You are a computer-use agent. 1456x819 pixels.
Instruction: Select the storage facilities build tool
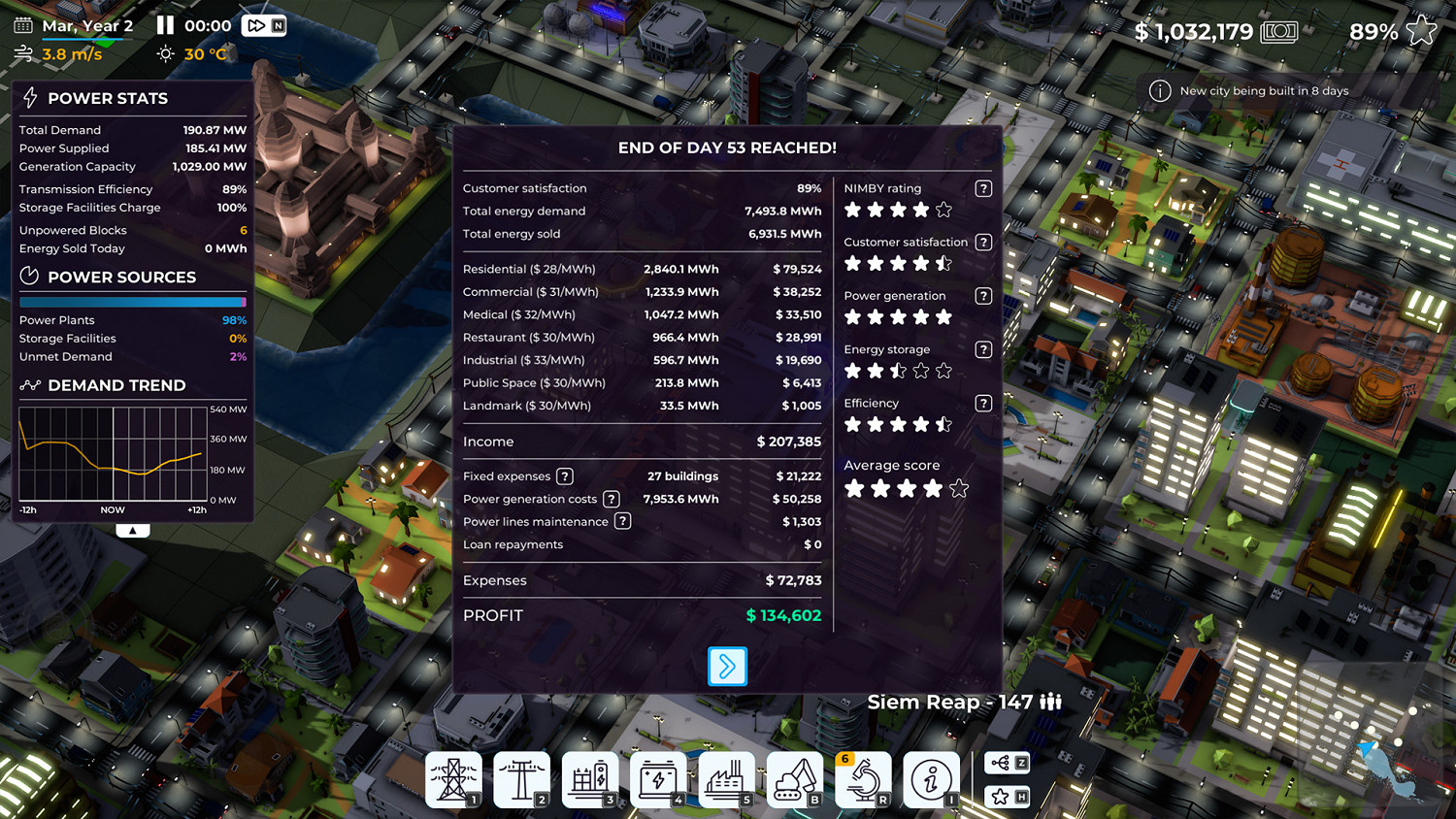(x=590, y=779)
